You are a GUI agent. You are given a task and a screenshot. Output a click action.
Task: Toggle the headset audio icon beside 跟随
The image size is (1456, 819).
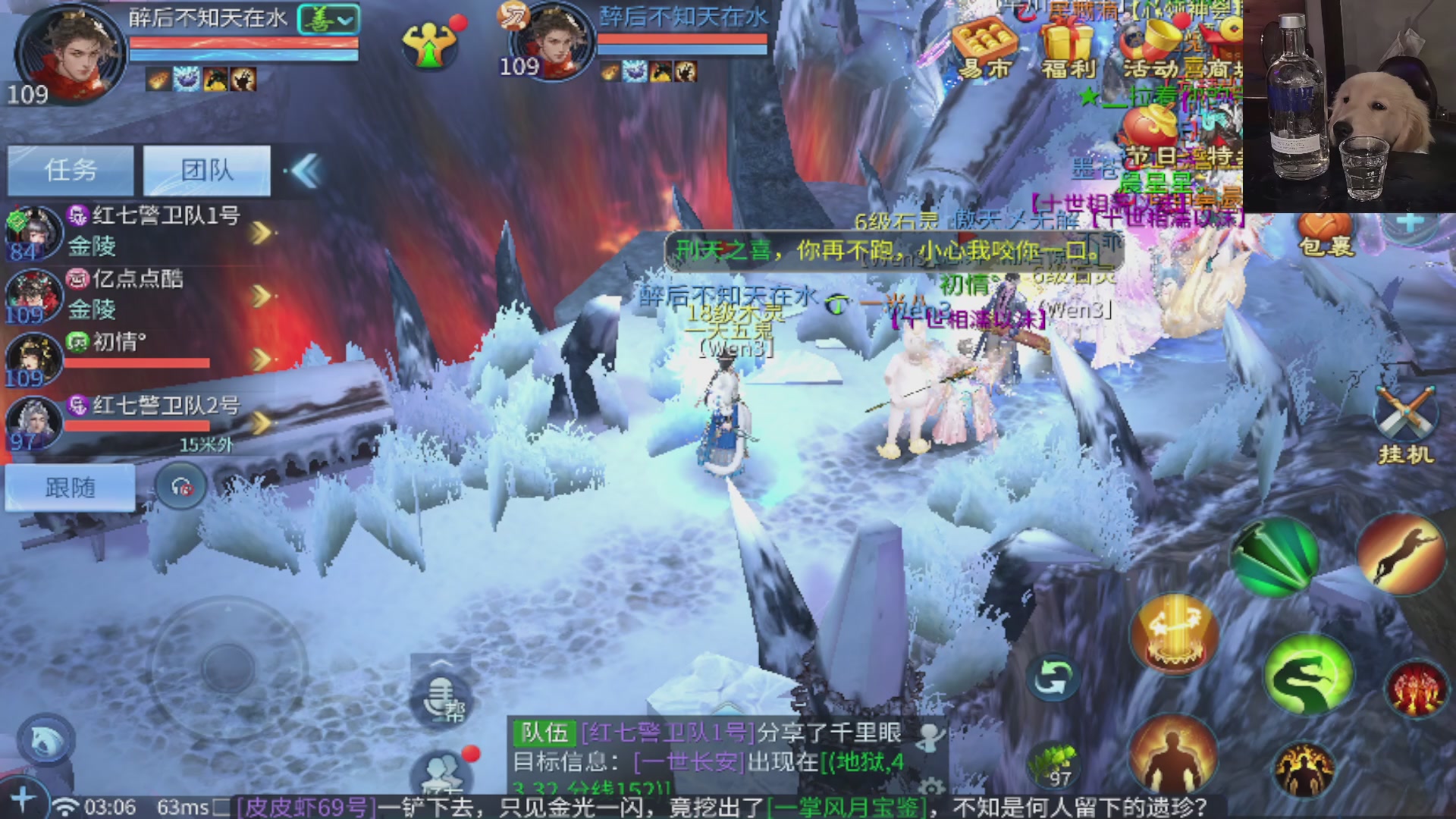[179, 488]
